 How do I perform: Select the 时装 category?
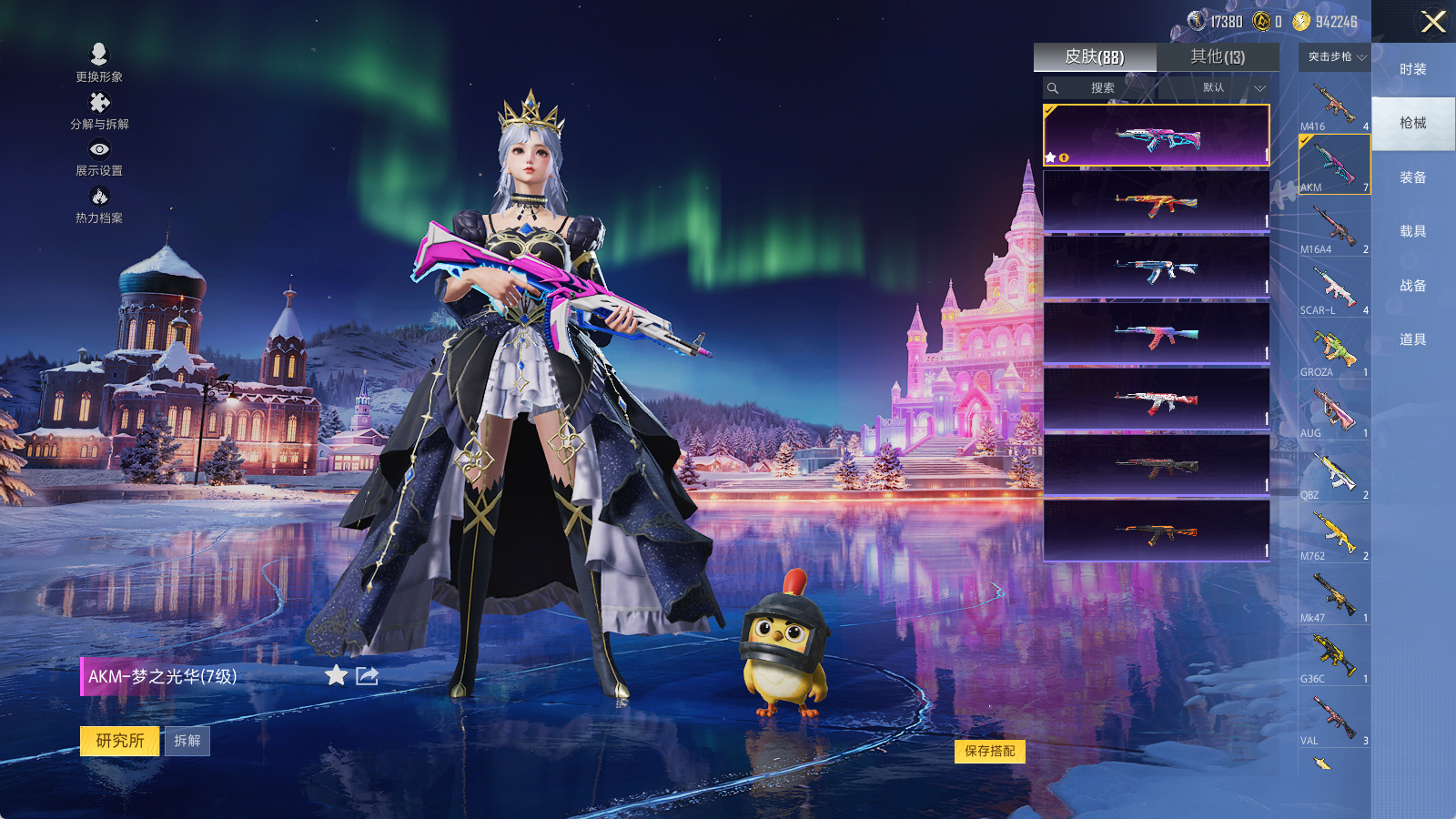point(1412,69)
